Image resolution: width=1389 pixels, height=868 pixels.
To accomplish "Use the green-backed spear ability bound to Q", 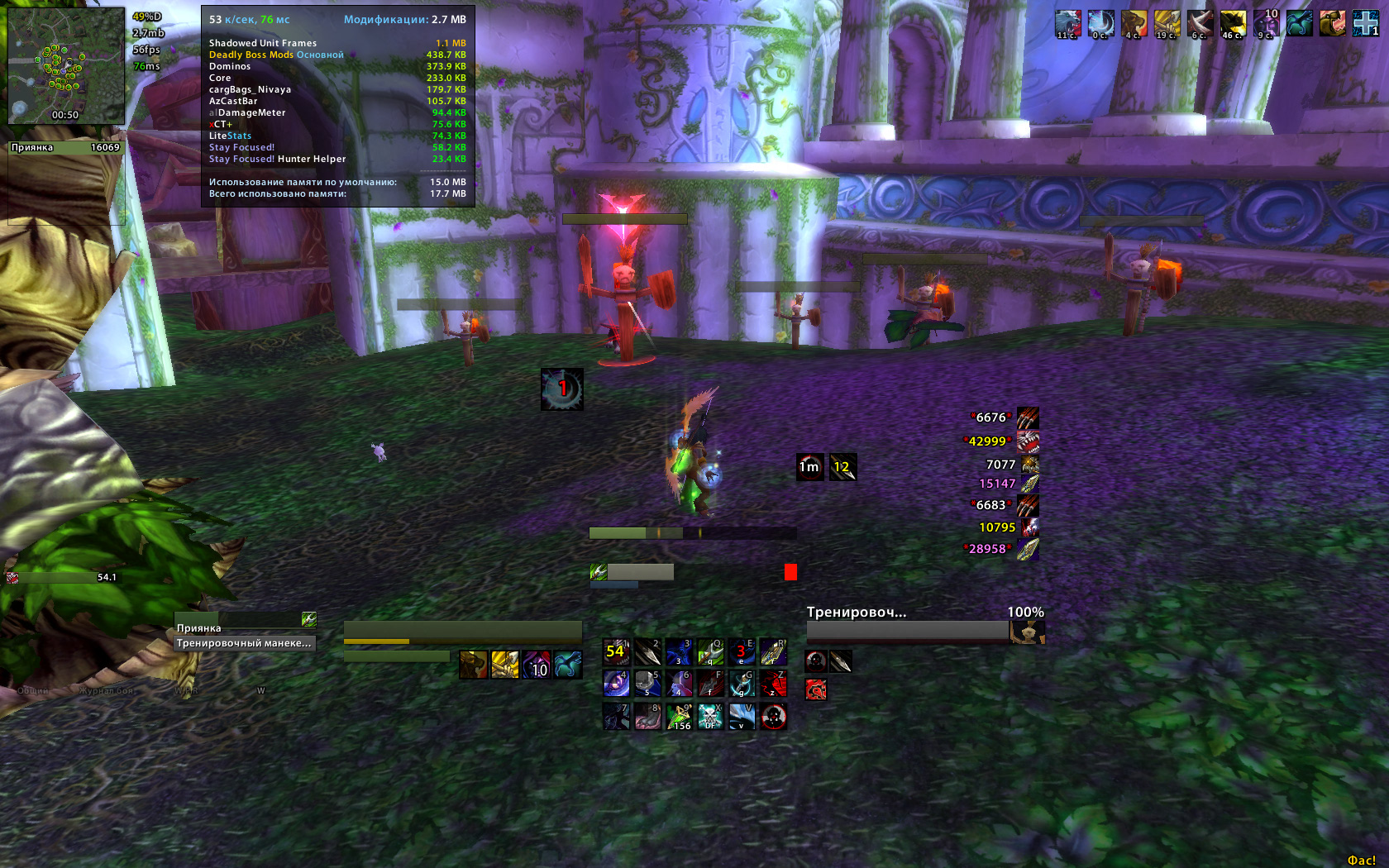I will [x=710, y=651].
